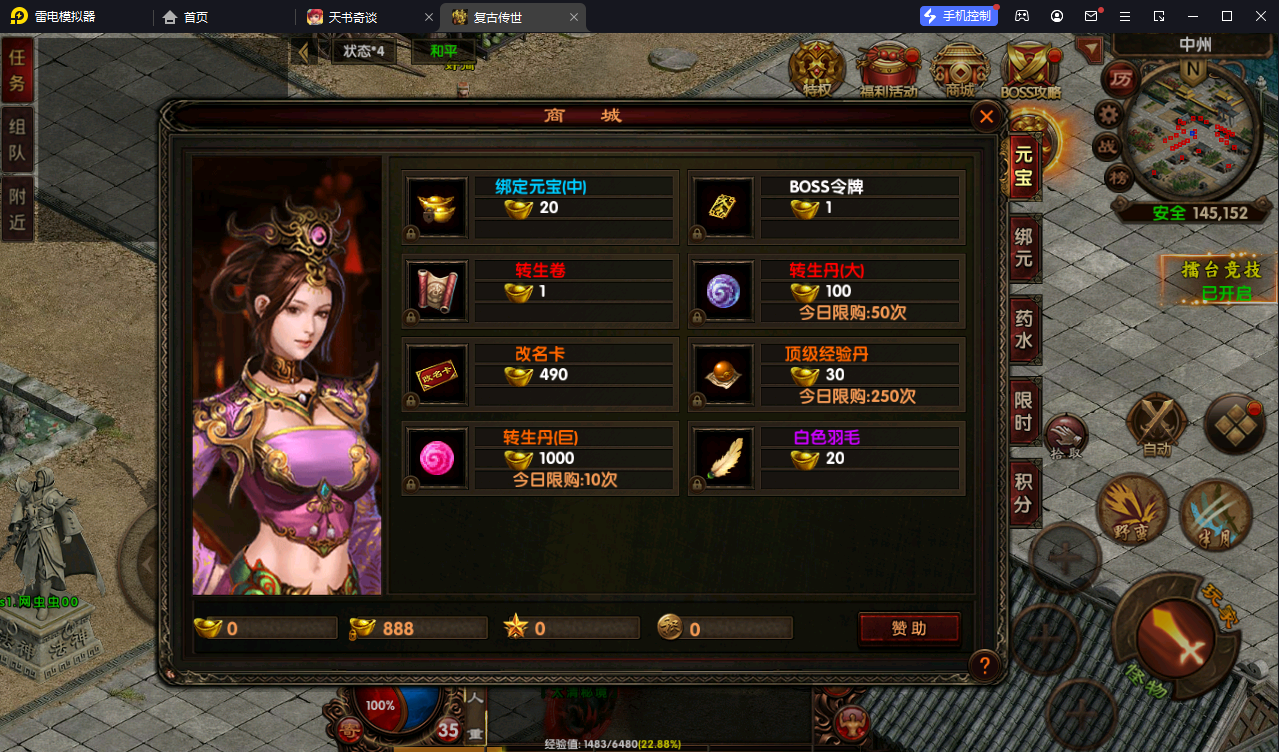Open the shop help question mark
Image resolution: width=1279 pixels, height=752 pixels.
tap(985, 665)
